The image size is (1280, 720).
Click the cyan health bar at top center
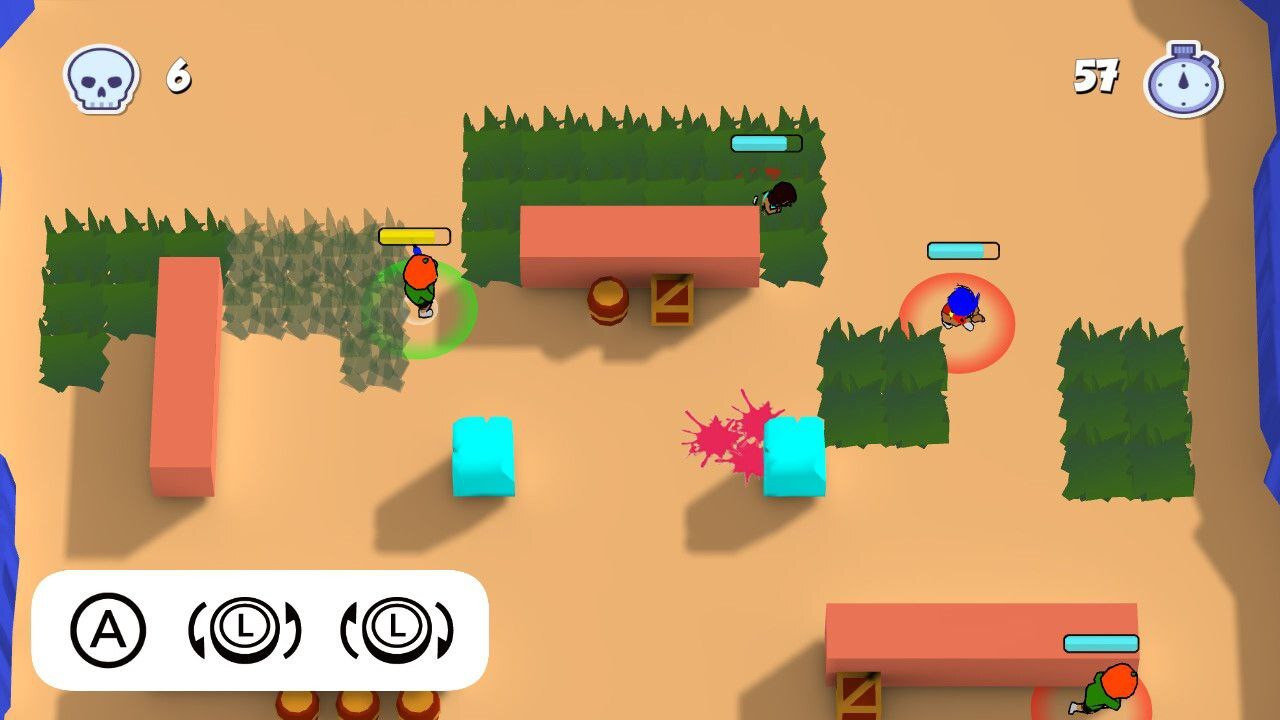click(766, 143)
